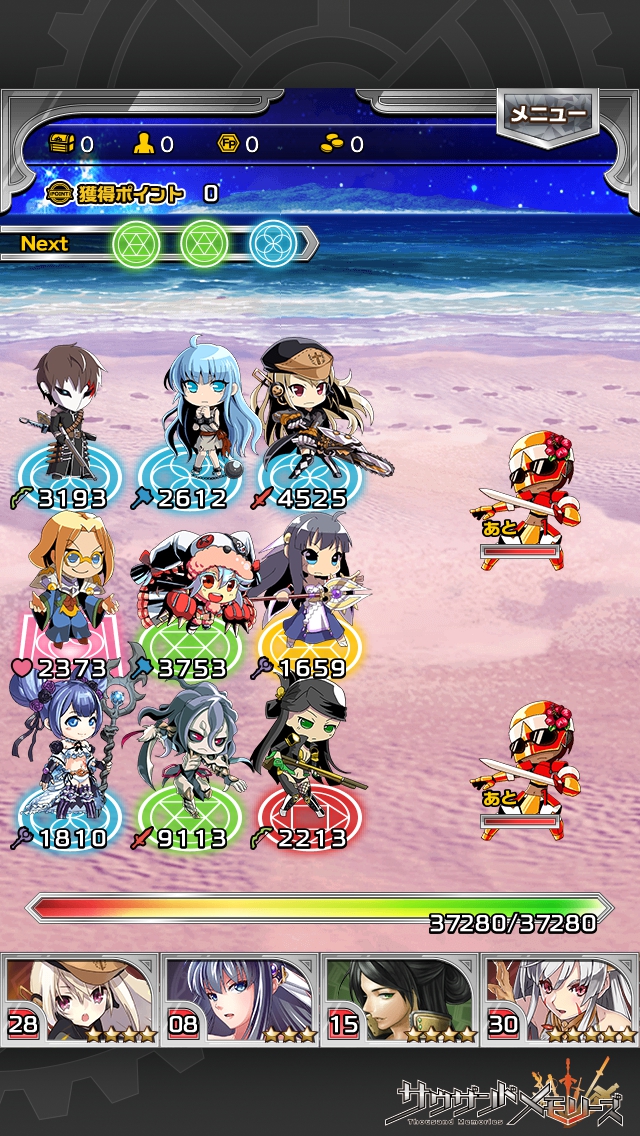The image size is (640, 1136).
Task: Activate the white-haired girl skill with cooldown 30
Action: point(560,998)
